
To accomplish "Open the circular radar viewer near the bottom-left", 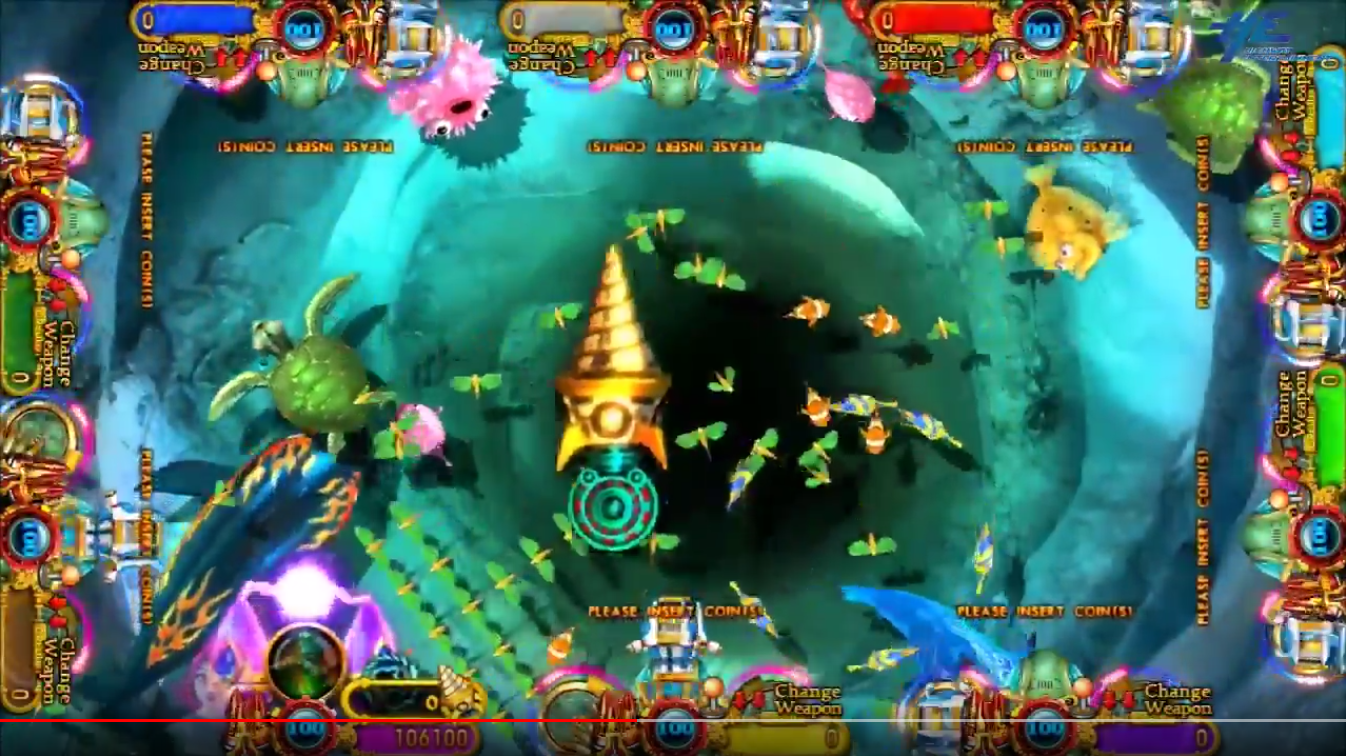I will pyautogui.click(x=305, y=663).
